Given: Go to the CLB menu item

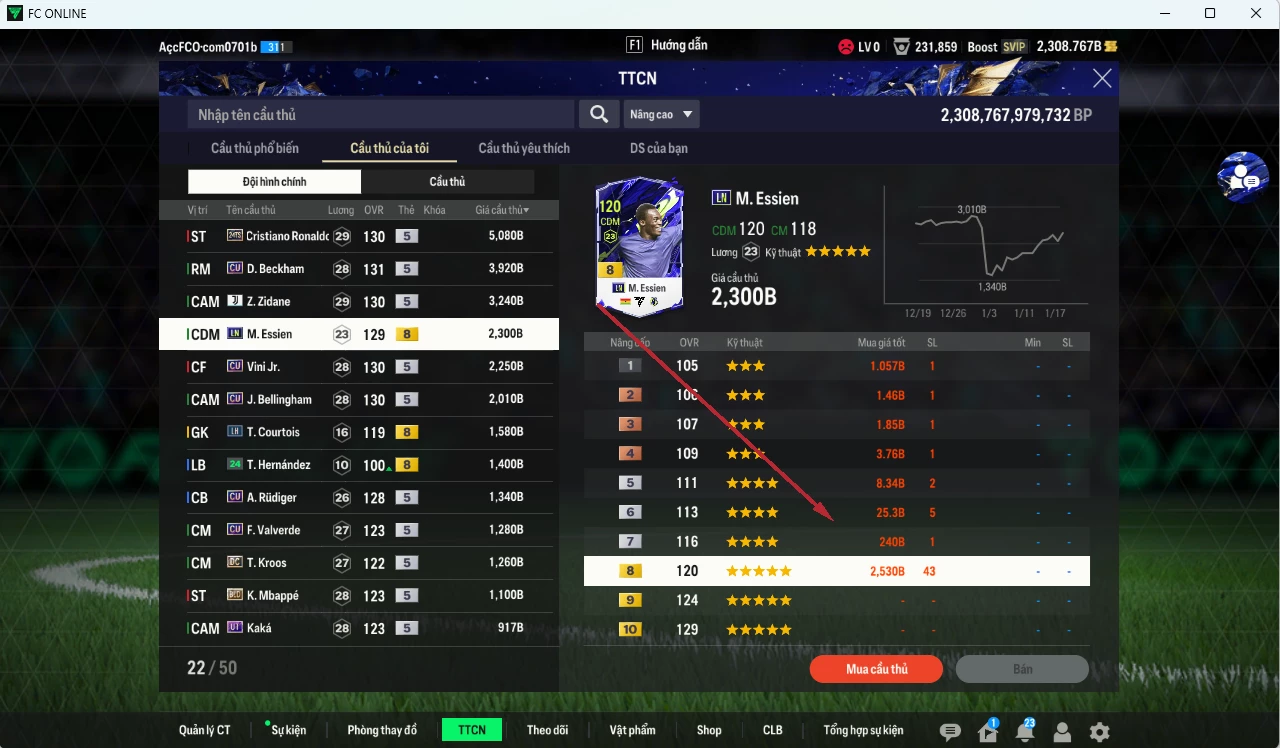Looking at the screenshot, I should 772,730.
